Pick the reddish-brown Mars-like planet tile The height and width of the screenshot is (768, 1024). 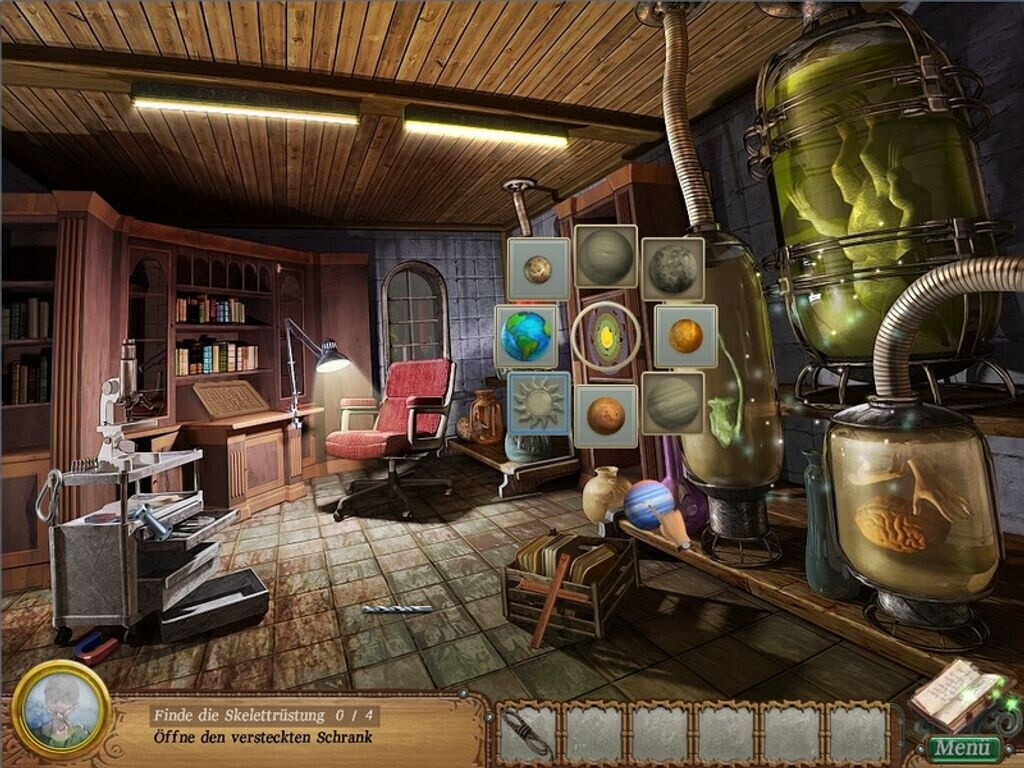[x=605, y=415]
